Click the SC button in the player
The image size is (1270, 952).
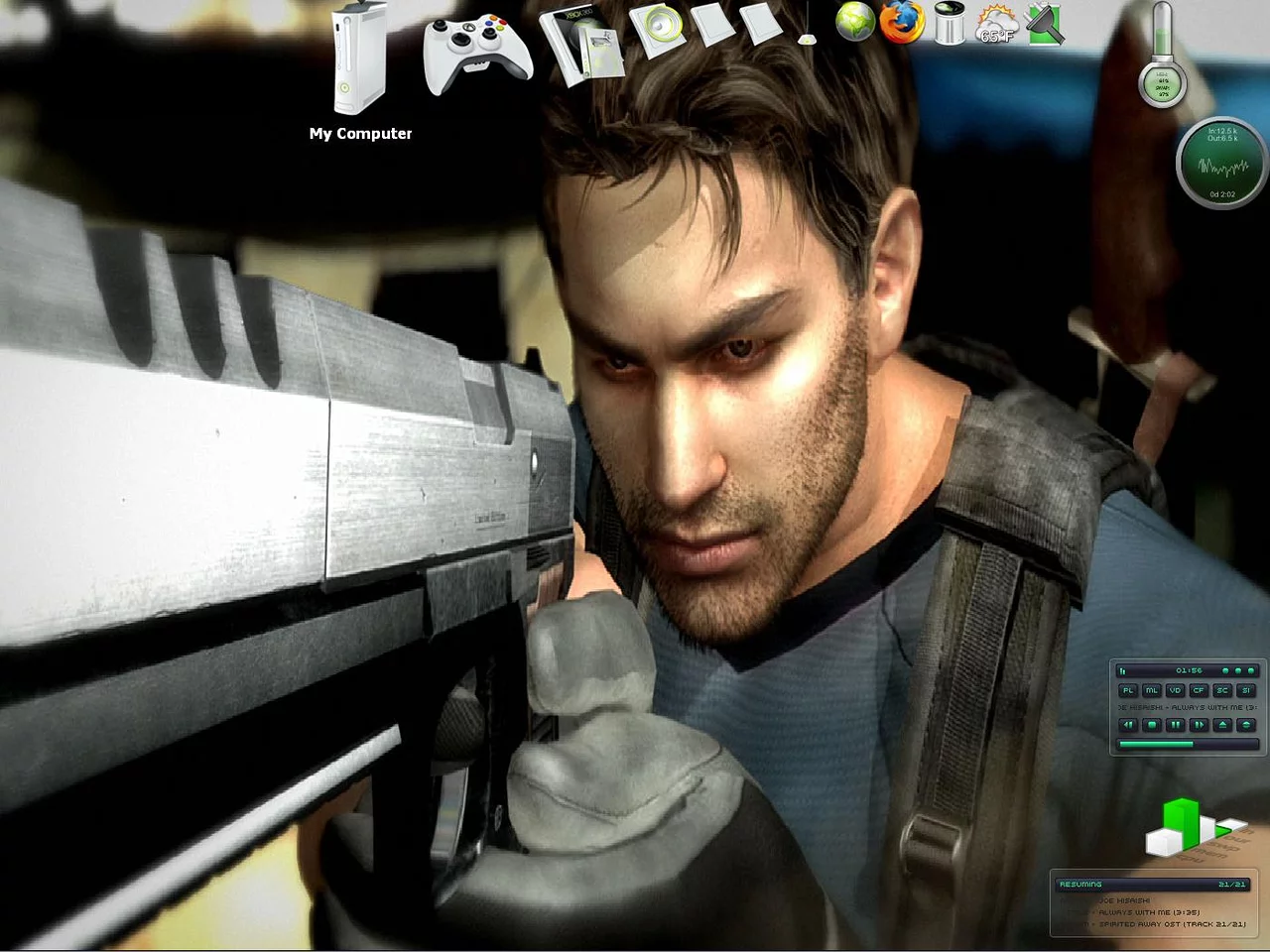[1222, 690]
